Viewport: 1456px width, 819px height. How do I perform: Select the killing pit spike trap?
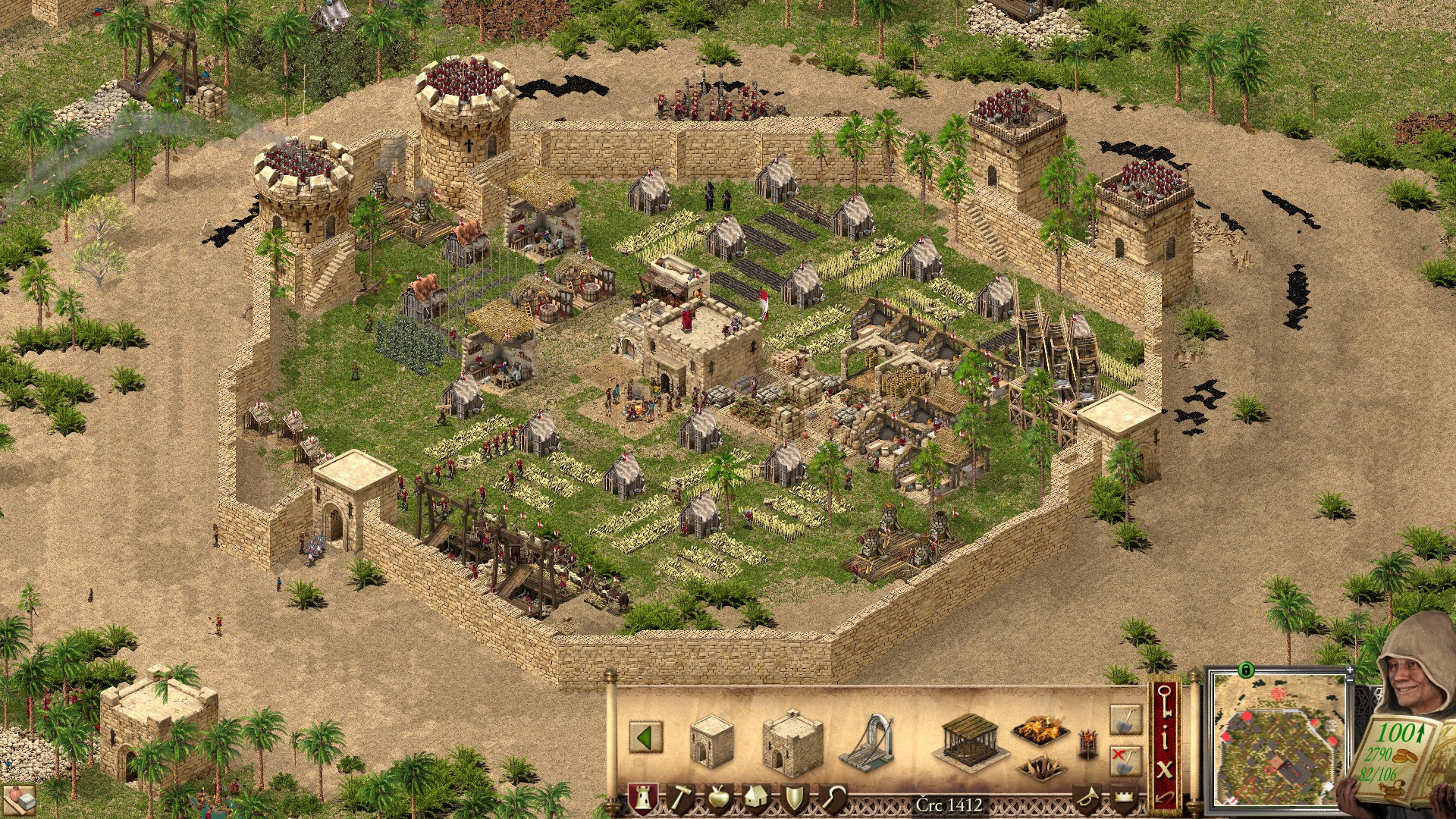1040,767
